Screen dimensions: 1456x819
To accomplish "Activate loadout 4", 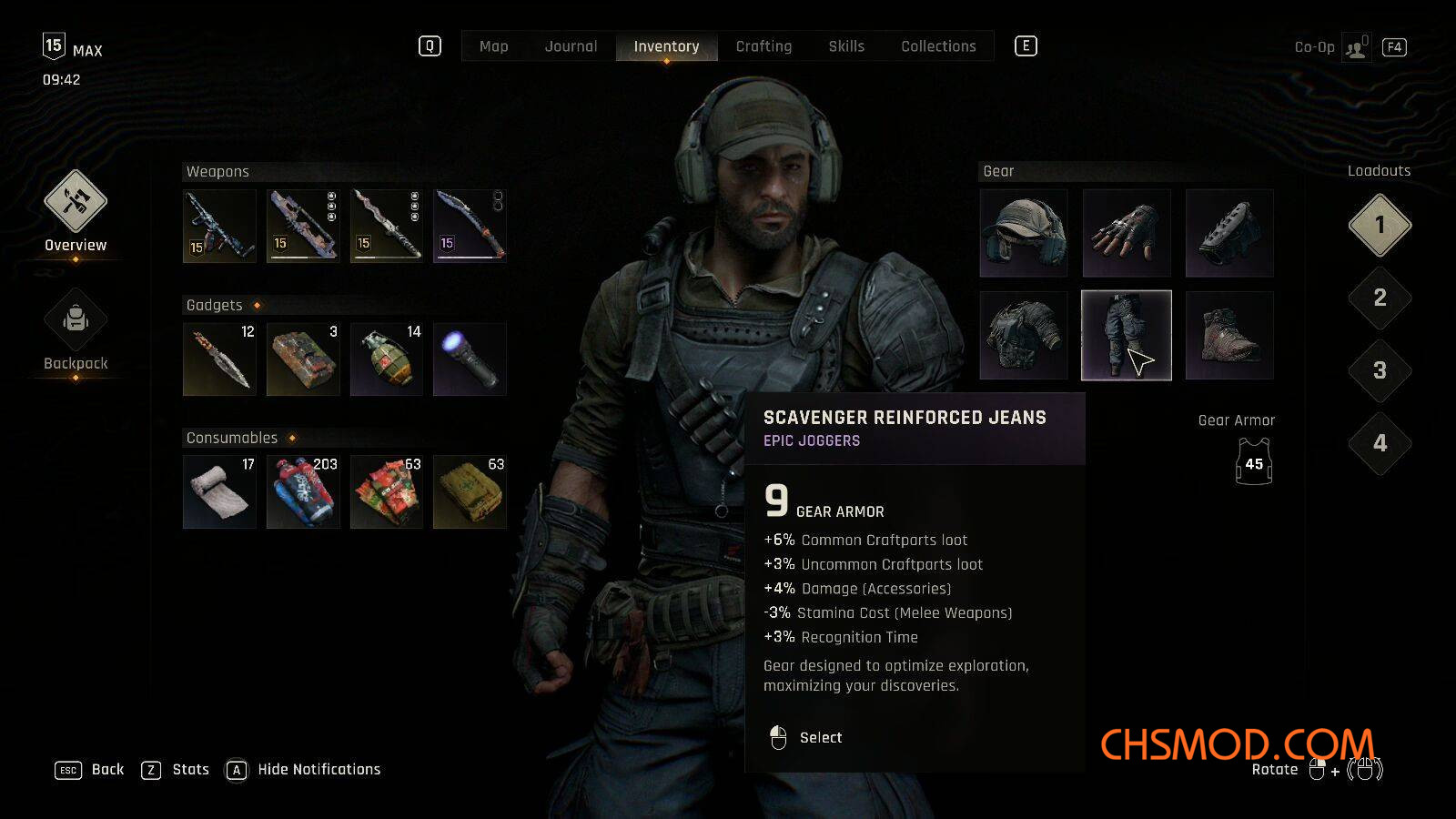I will pyautogui.click(x=1380, y=443).
